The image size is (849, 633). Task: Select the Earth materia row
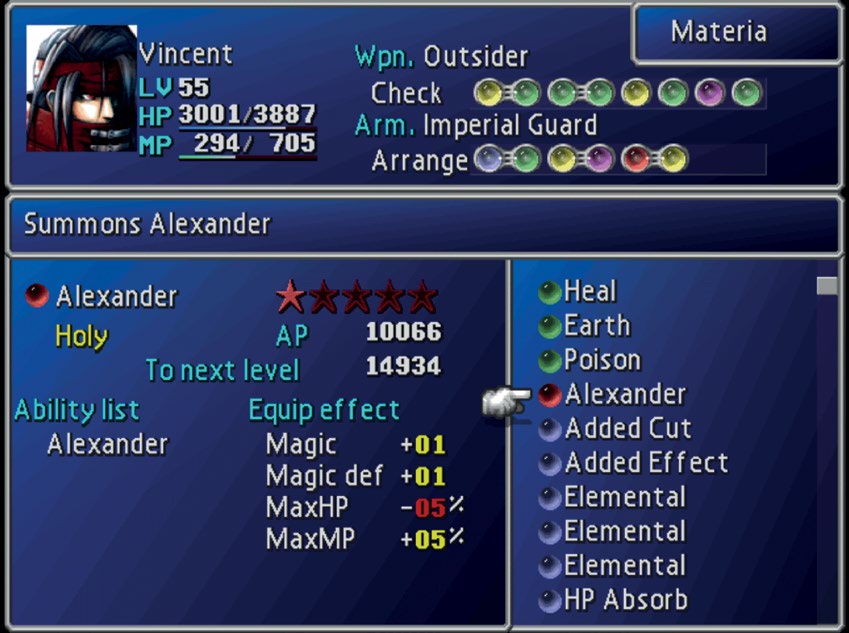tap(596, 326)
